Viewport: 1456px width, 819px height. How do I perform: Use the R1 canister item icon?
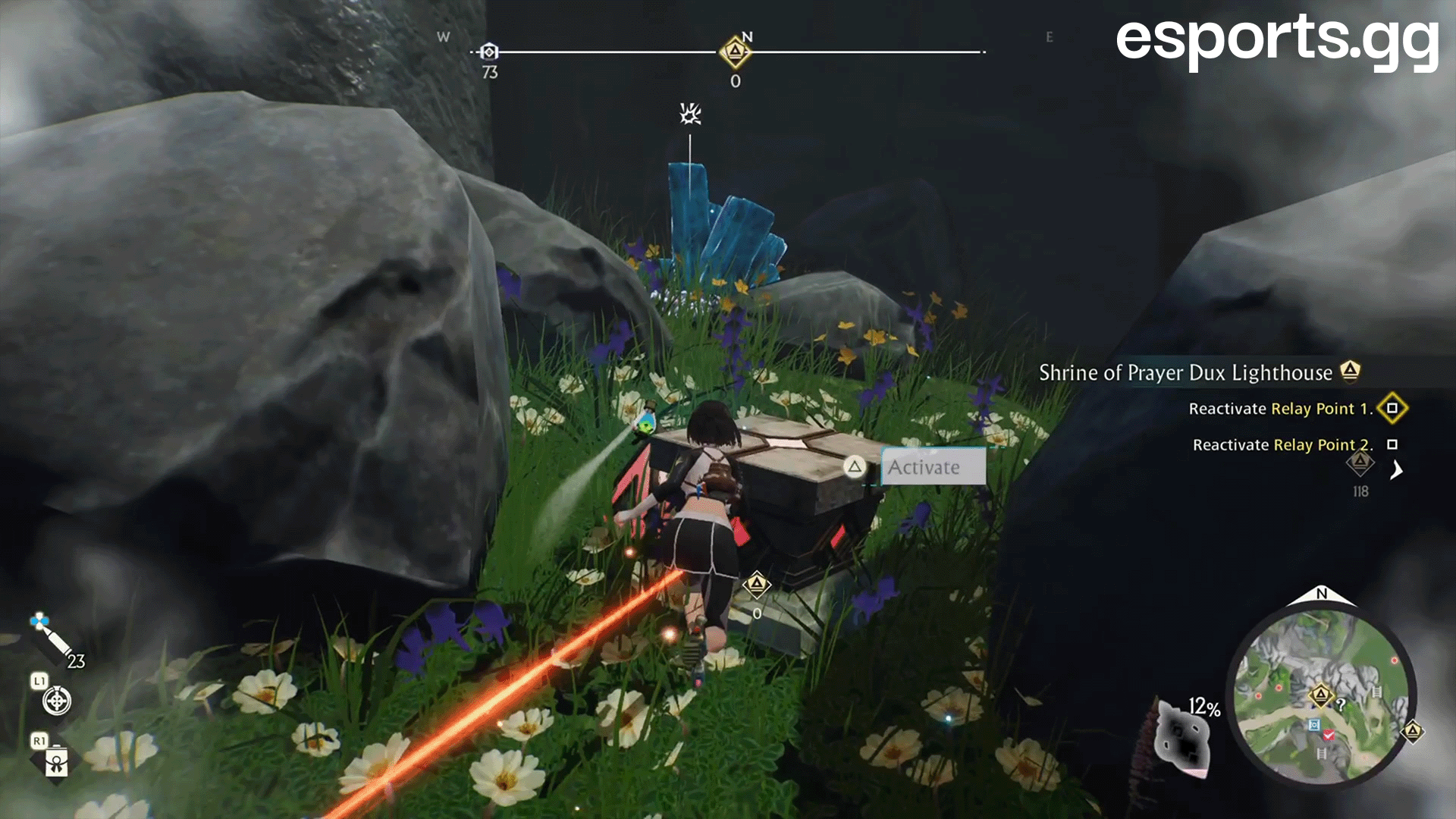(x=57, y=761)
